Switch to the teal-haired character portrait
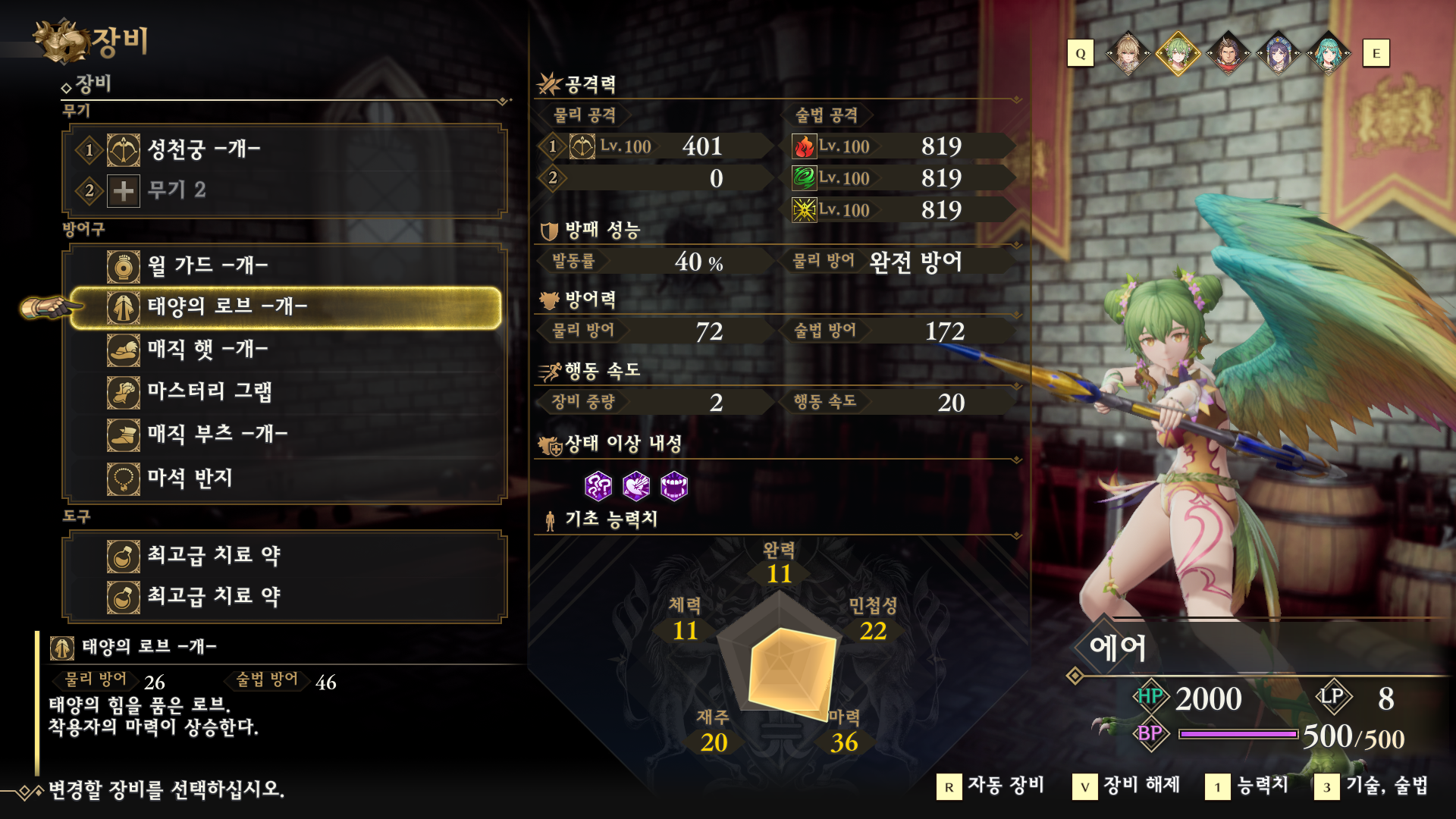 tap(1329, 54)
